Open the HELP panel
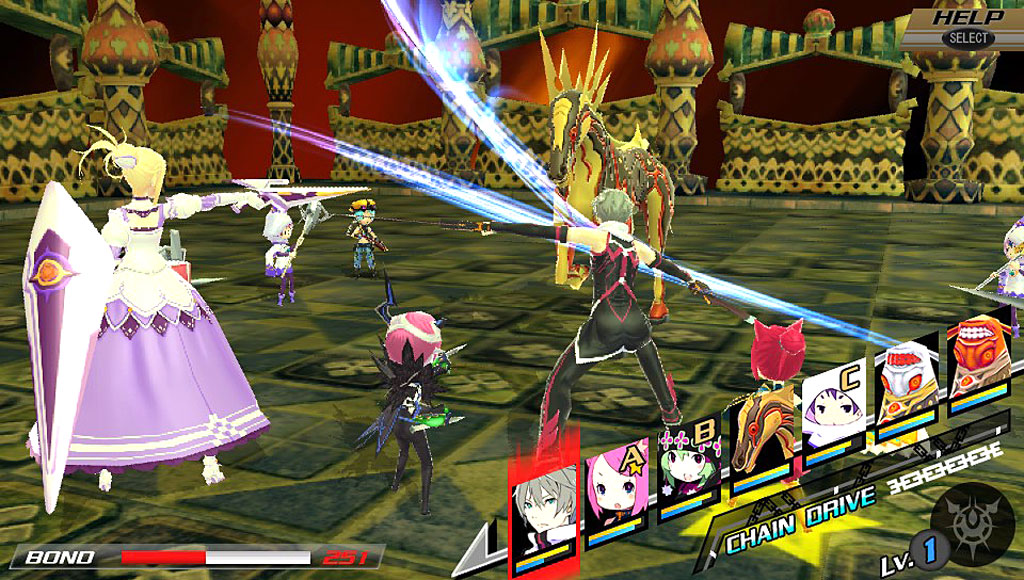 967,26
